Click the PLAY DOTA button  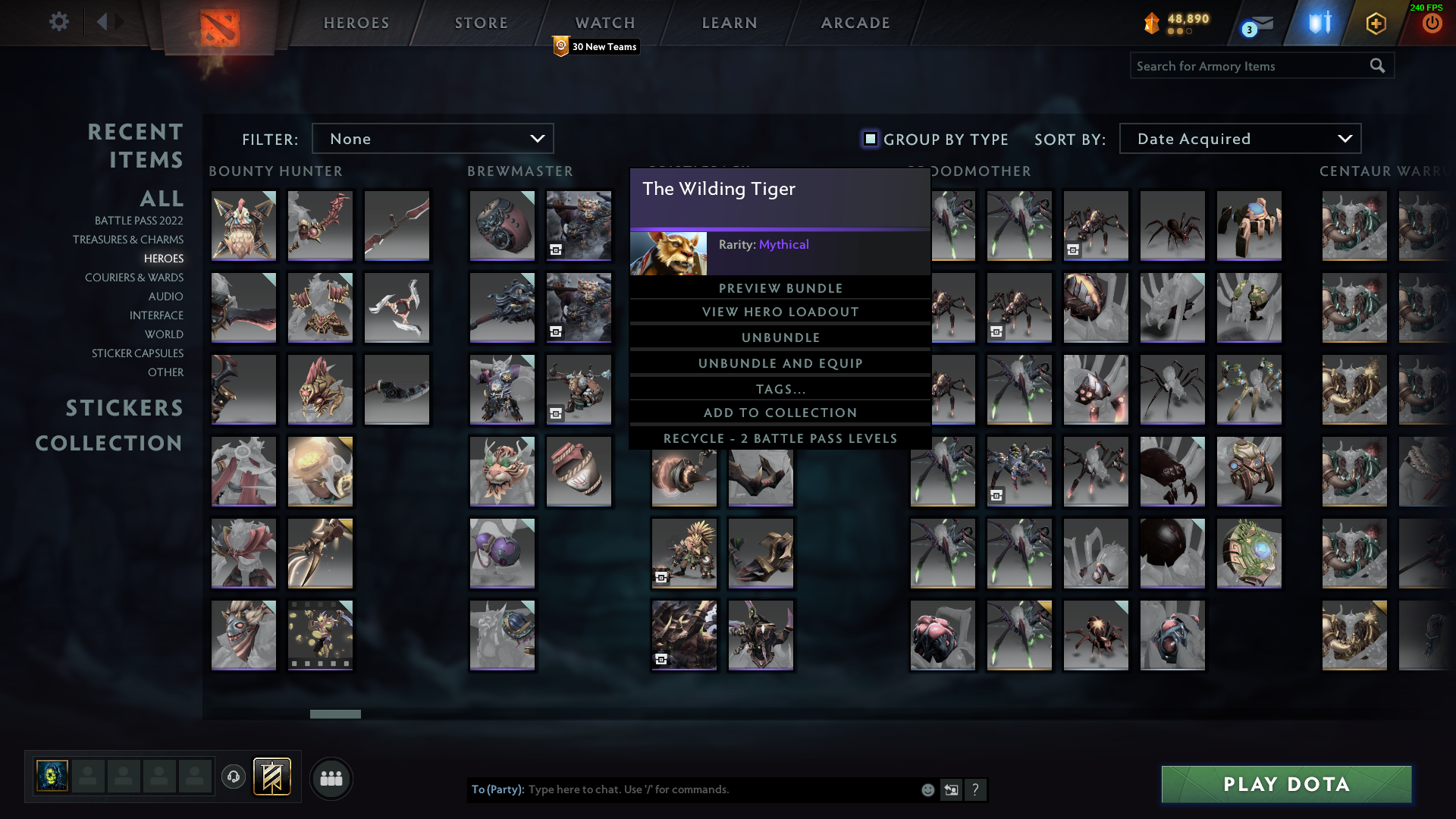(x=1285, y=784)
